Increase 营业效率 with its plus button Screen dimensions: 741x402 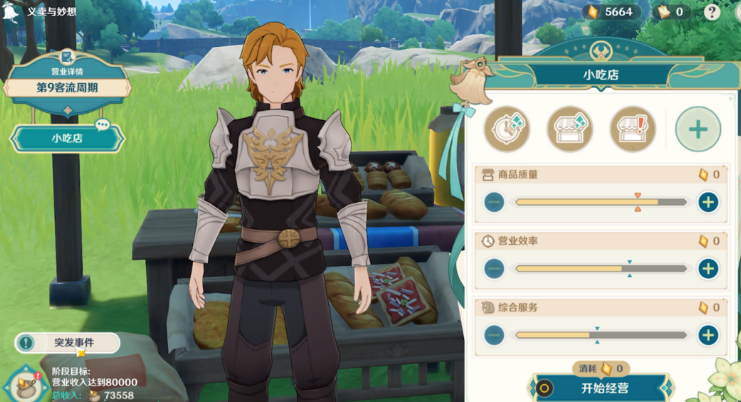click(x=708, y=268)
